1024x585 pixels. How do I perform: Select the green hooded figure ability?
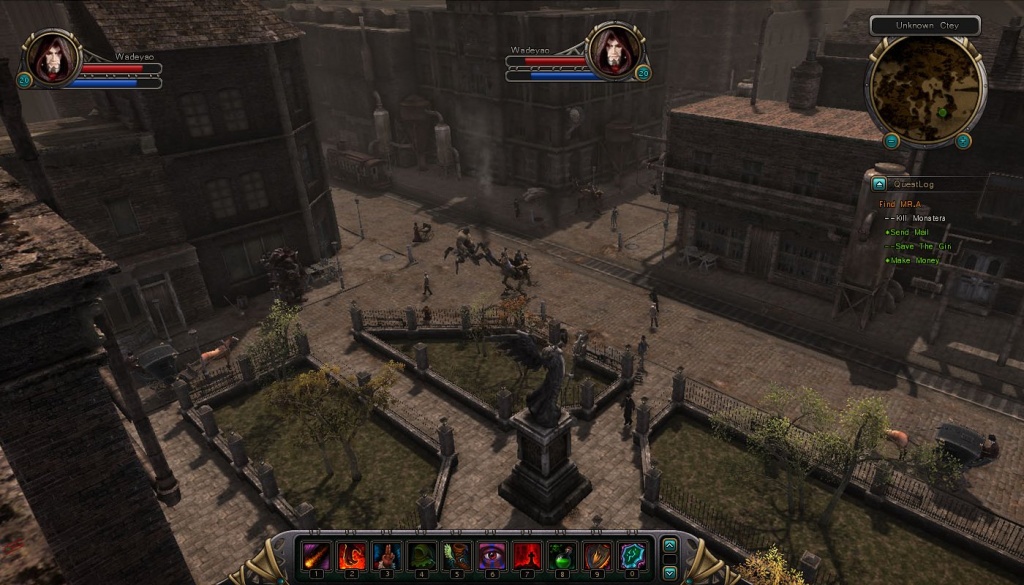coord(421,555)
